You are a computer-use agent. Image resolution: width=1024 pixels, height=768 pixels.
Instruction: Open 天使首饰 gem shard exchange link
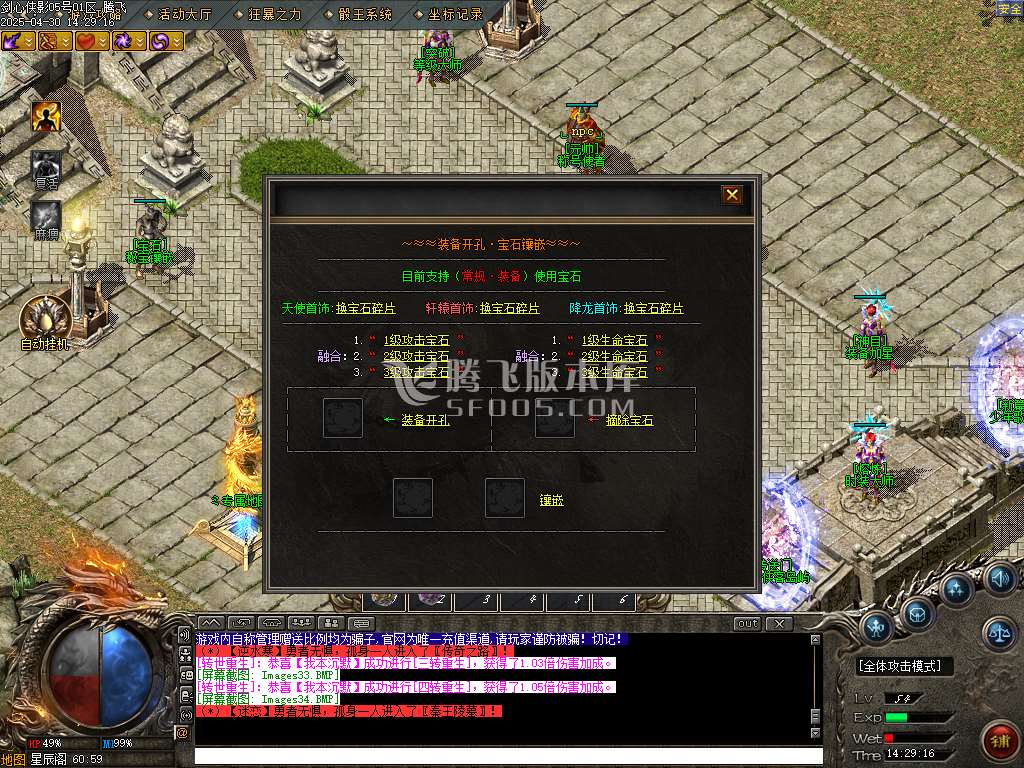(367, 308)
